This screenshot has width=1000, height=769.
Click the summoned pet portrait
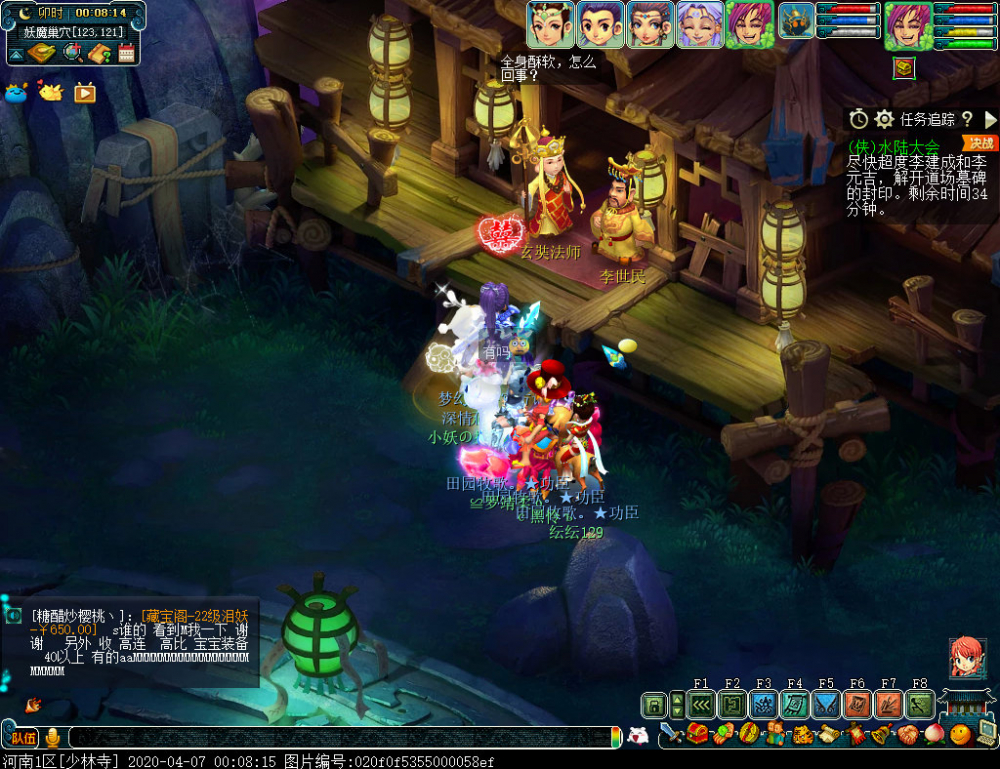pyautogui.click(x=797, y=21)
